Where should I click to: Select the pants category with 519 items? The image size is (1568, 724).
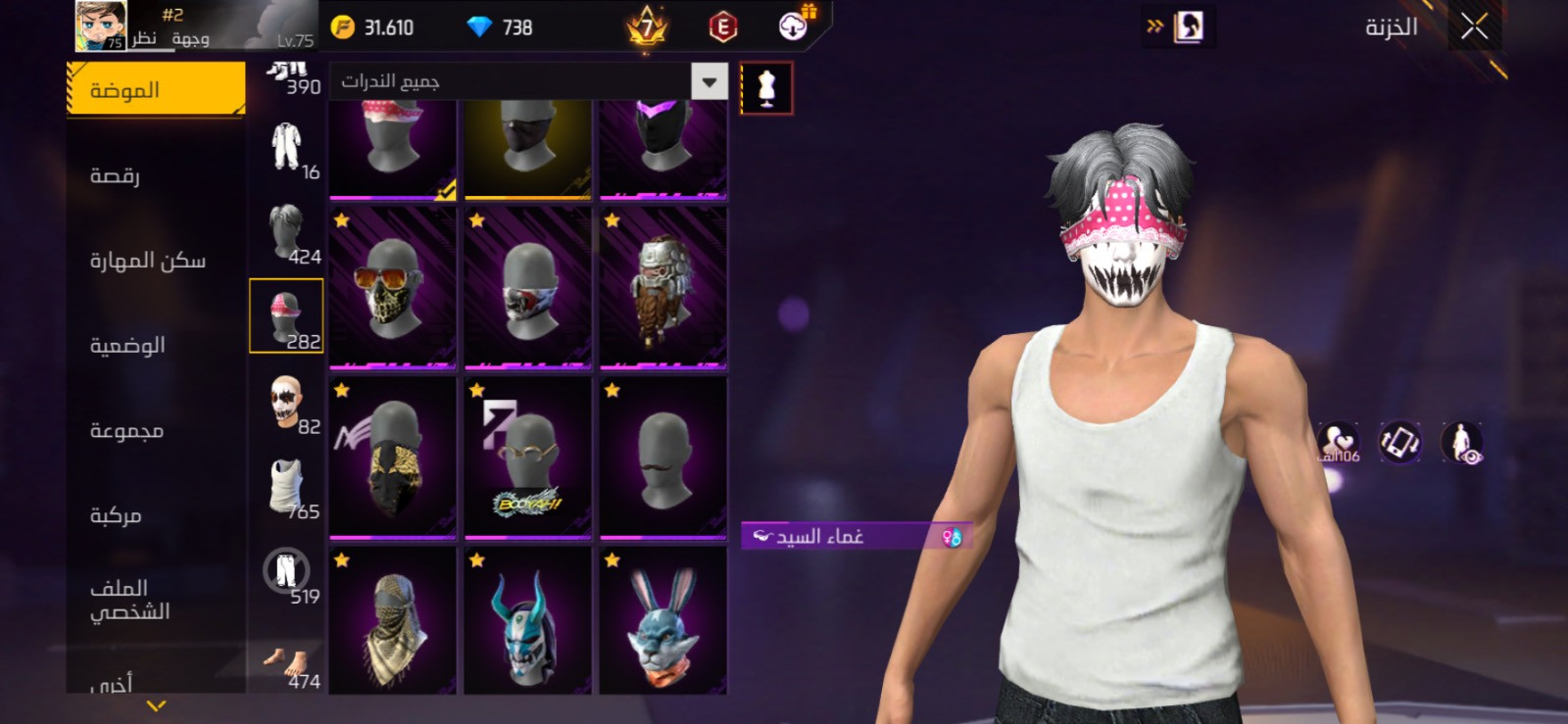tap(286, 572)
